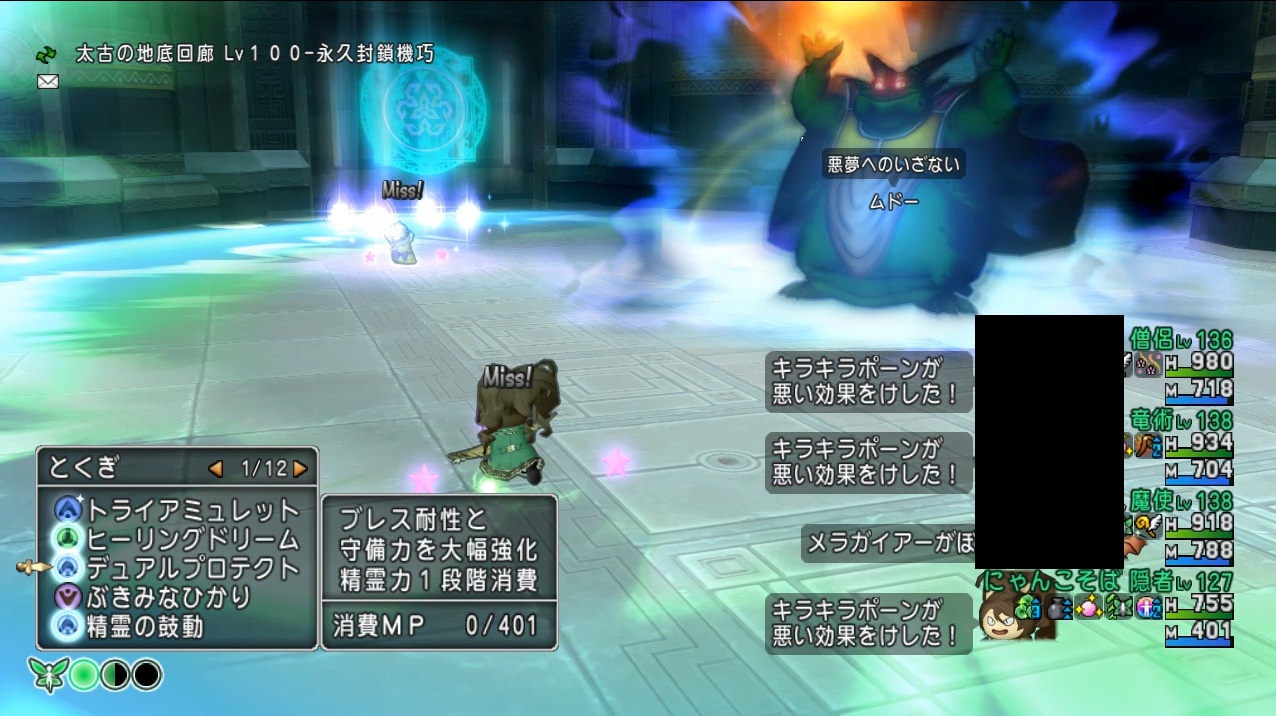Screen dimensions: 1276x716
Task: Click the fairy spirit gauge icon
Action: tap(46, 675)
